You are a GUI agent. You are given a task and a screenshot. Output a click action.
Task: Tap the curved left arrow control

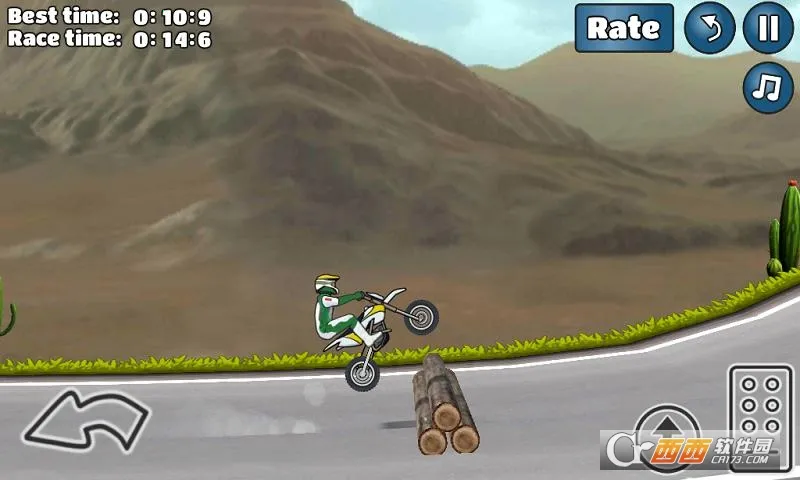point(86,420)
